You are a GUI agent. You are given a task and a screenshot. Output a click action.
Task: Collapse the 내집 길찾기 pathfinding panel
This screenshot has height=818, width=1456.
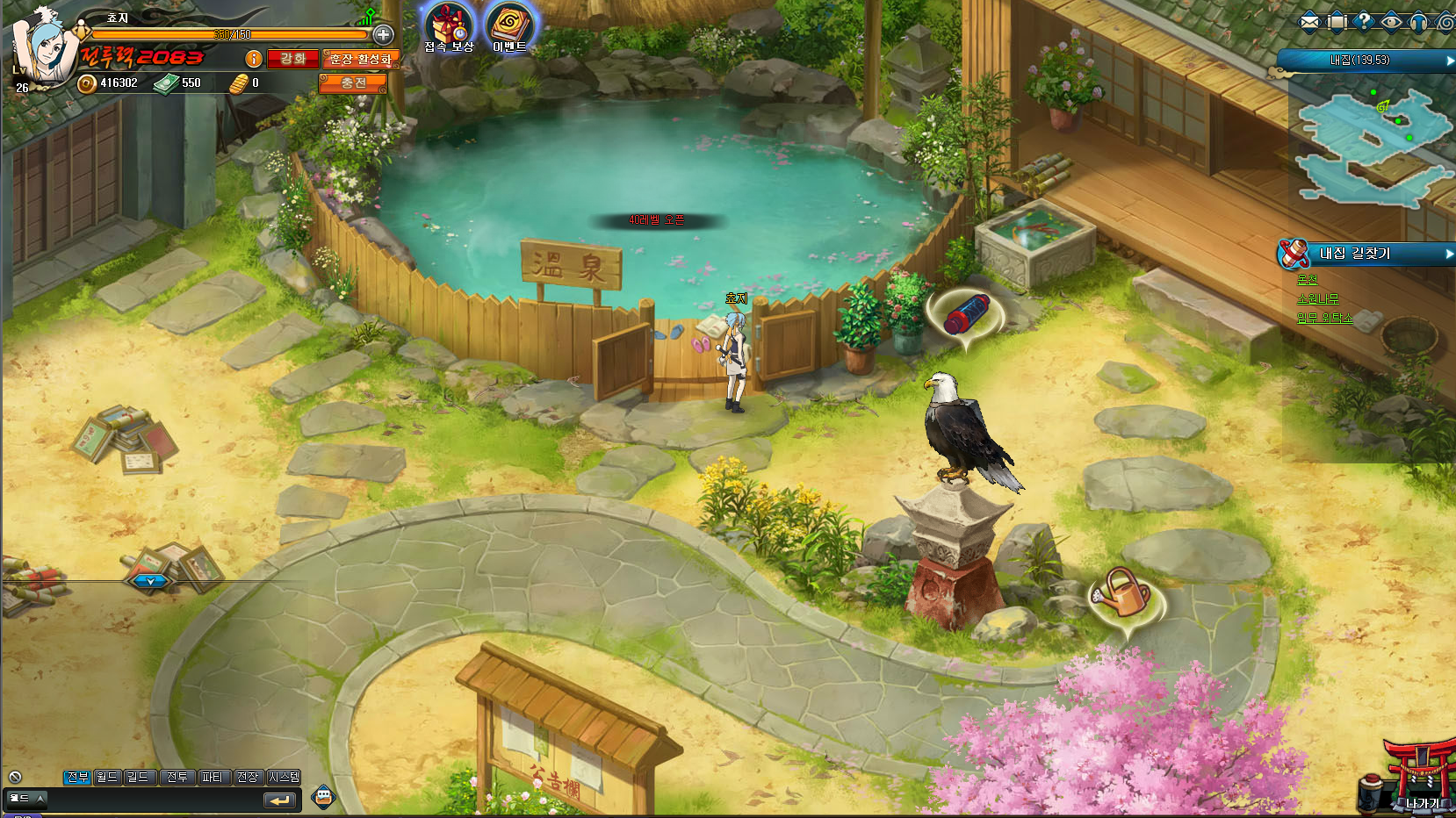click(x=1449, y=254)
